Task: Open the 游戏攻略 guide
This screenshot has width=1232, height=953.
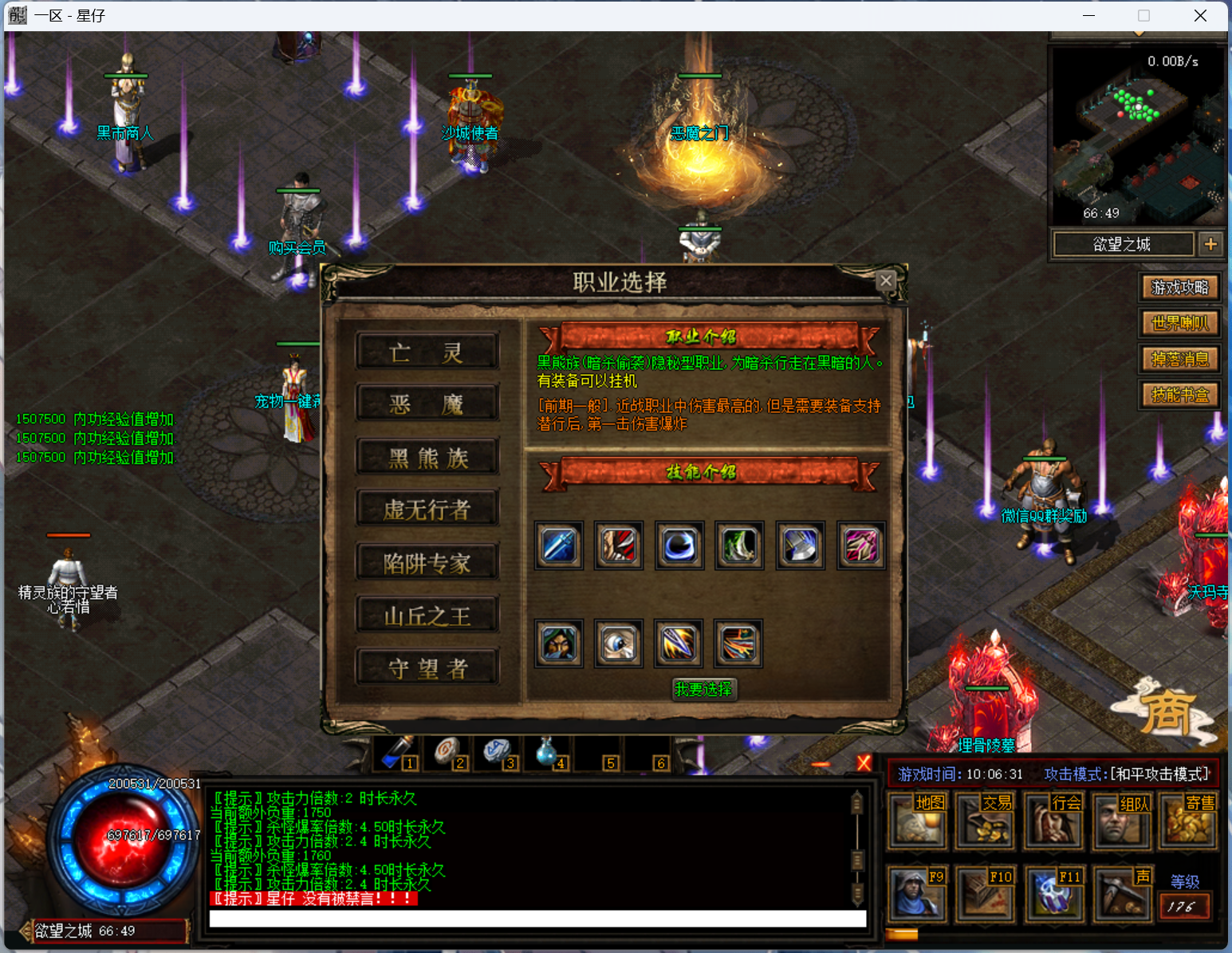Action: pyautogui.click(x=1180, y=287)
